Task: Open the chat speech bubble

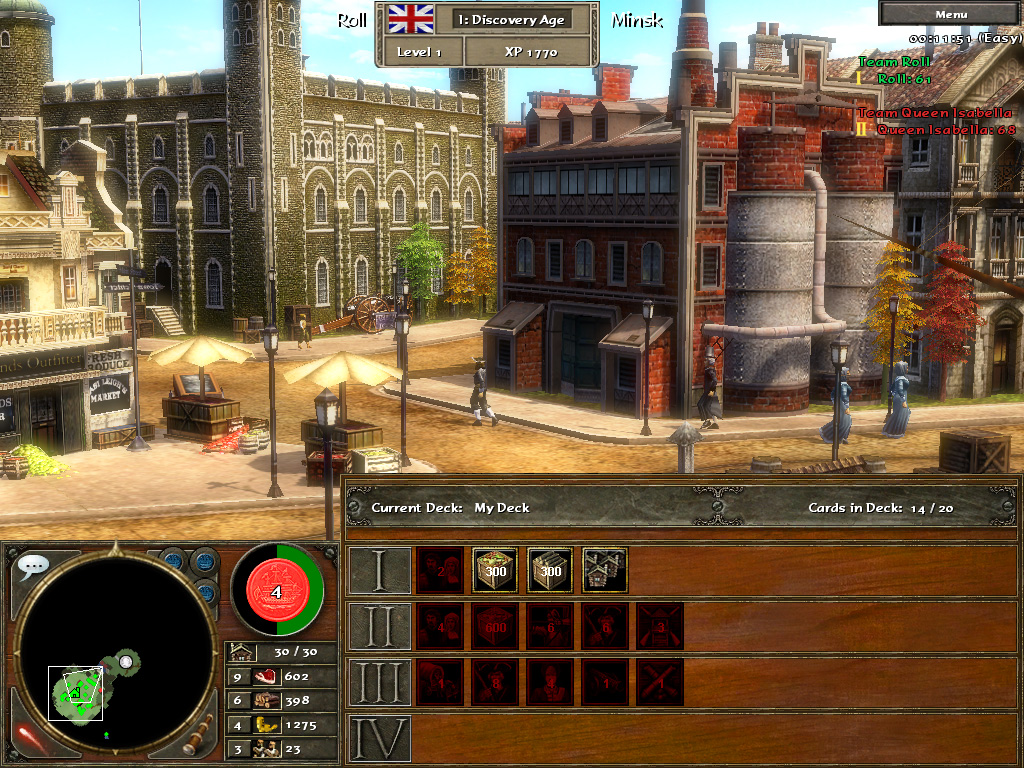Action: [x=33, y=566]
